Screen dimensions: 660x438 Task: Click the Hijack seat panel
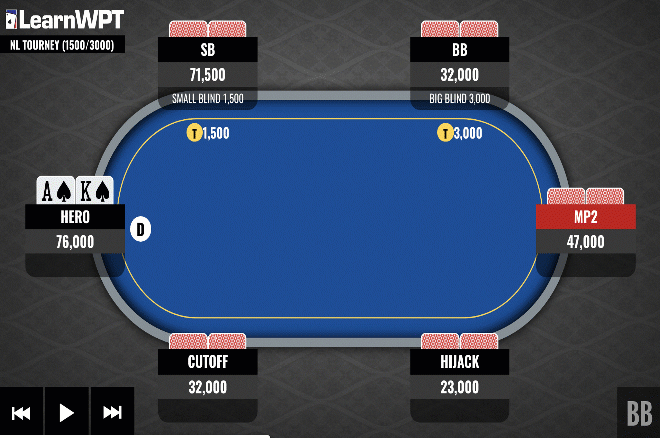[x=460, y=374]
